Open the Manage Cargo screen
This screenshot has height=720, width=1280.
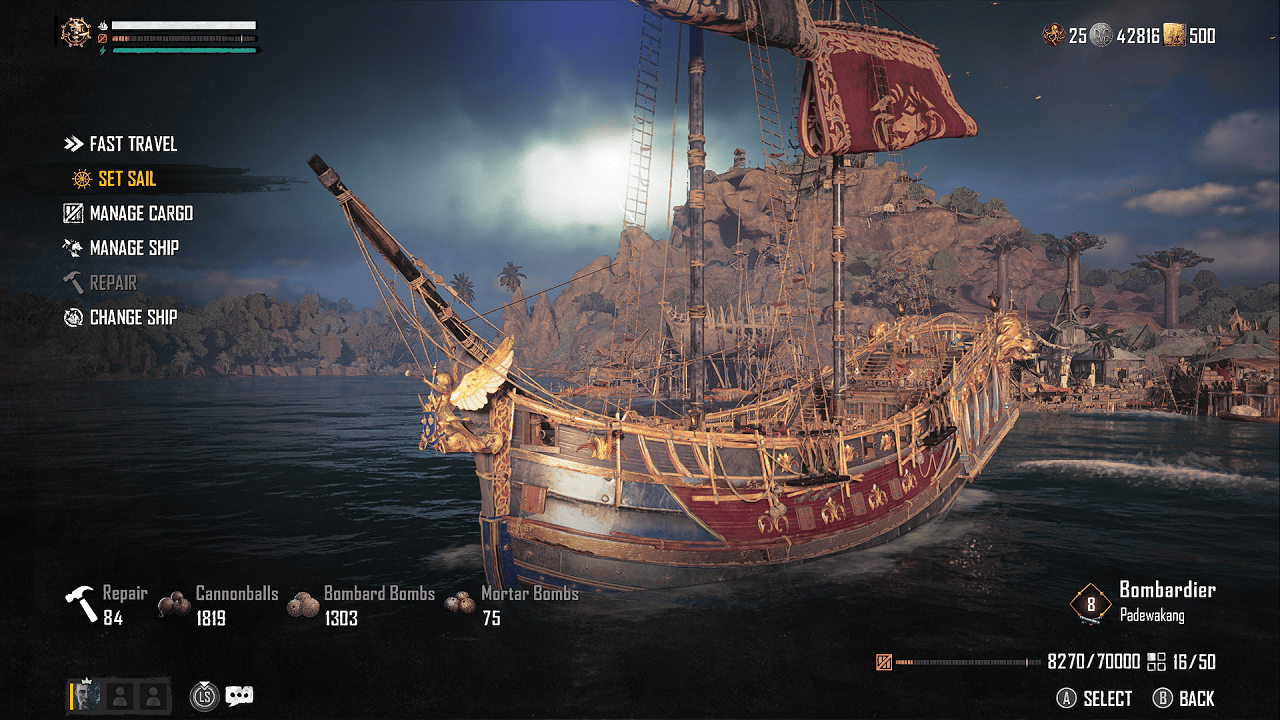140,213
